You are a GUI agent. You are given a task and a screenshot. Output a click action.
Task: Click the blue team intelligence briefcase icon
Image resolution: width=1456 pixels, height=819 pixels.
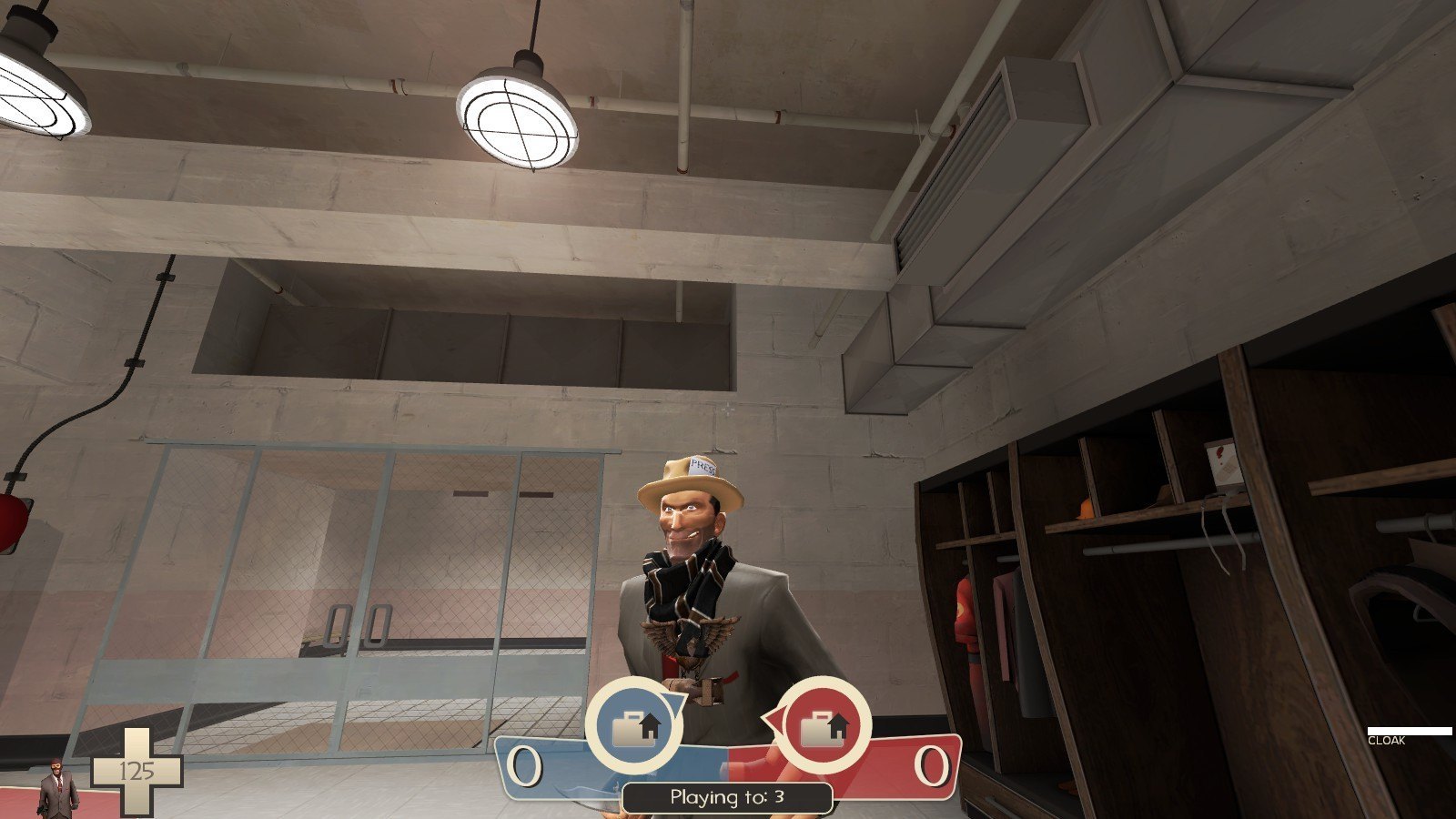[634, 726]
